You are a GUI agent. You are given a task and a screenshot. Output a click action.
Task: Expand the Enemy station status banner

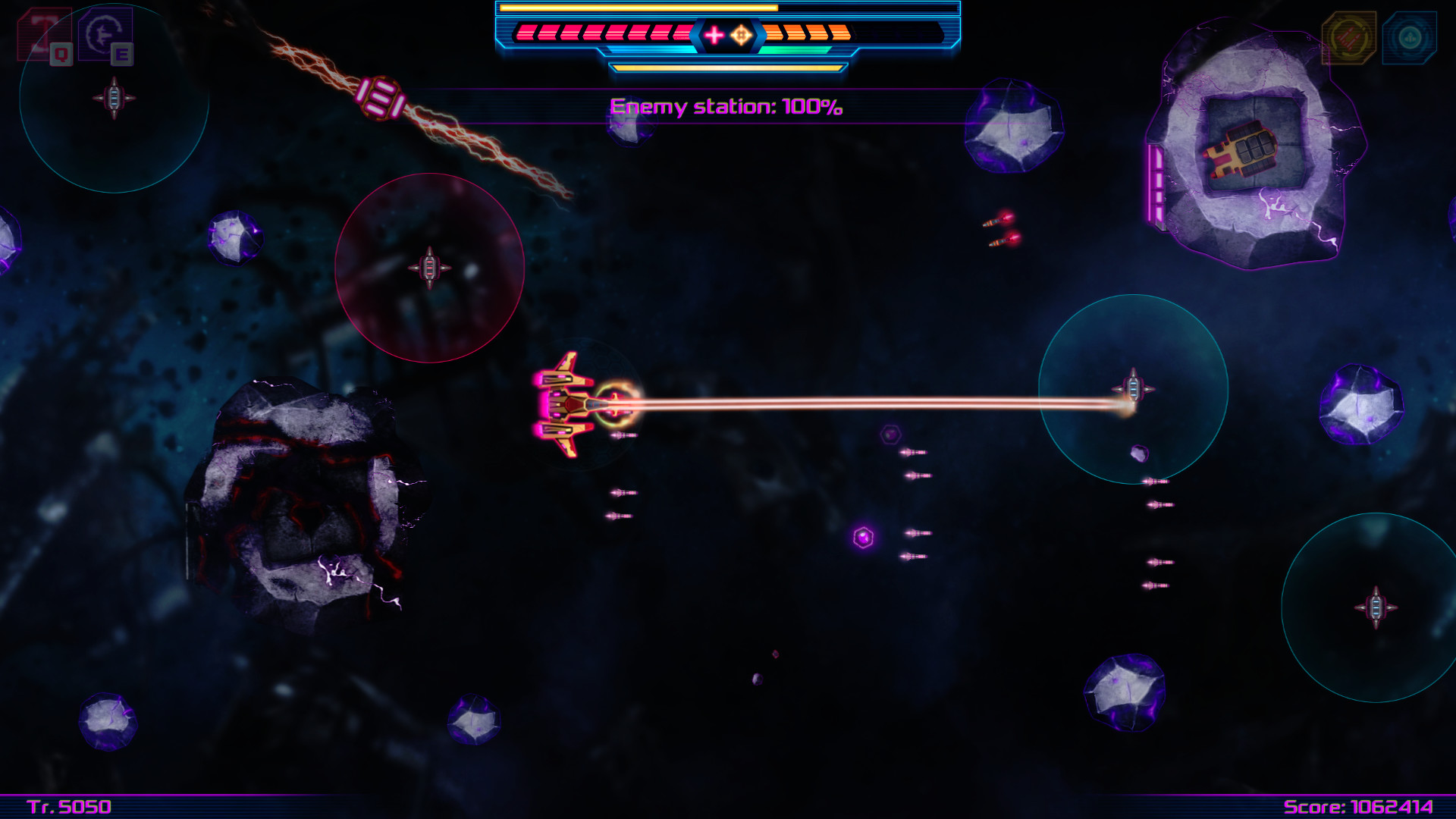click(726, 108)
